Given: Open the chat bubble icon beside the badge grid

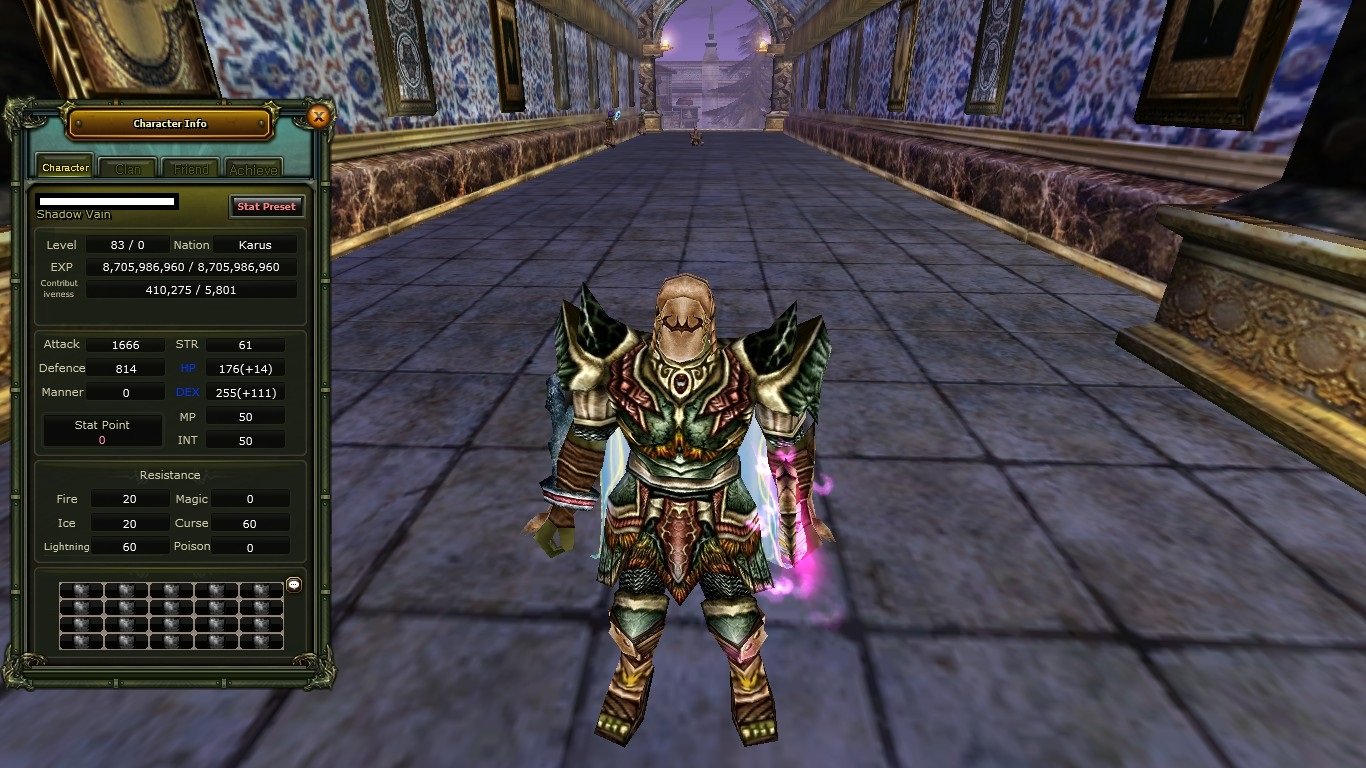Looking at the screenshot, I should coord(292,586).
